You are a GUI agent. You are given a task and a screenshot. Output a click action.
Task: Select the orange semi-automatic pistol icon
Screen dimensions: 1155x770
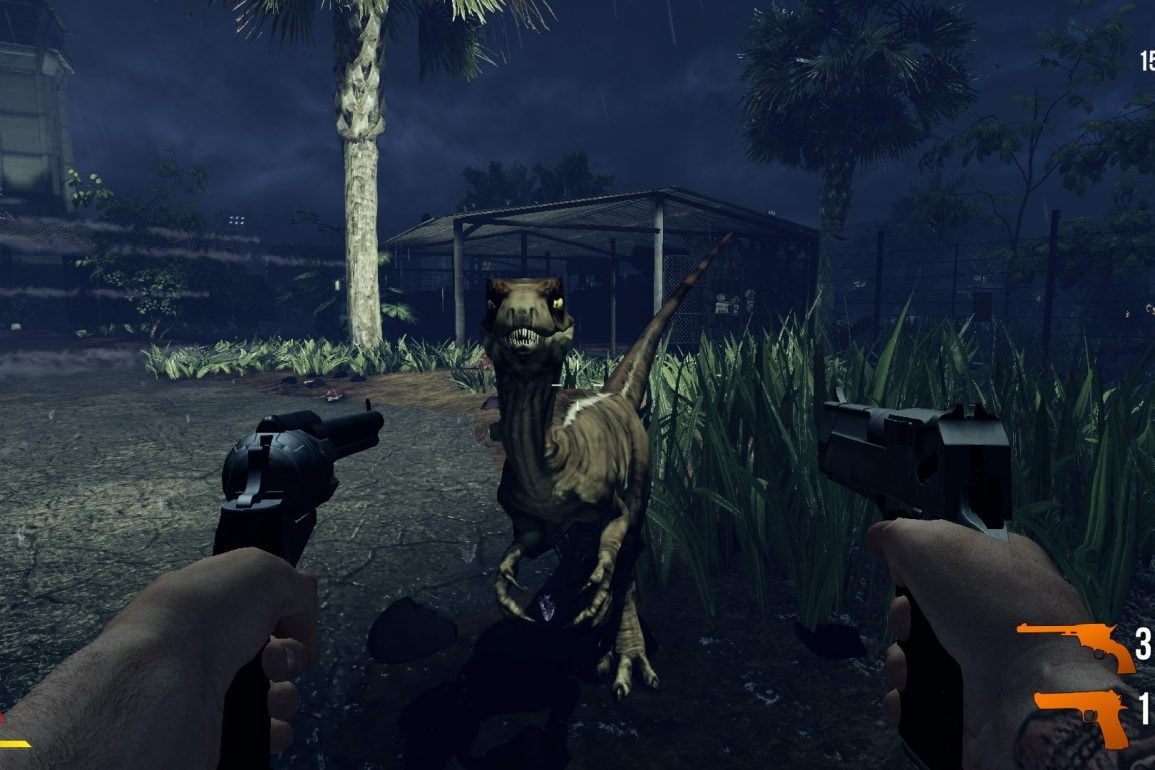pyautogui.click(x=1082, y=714)
